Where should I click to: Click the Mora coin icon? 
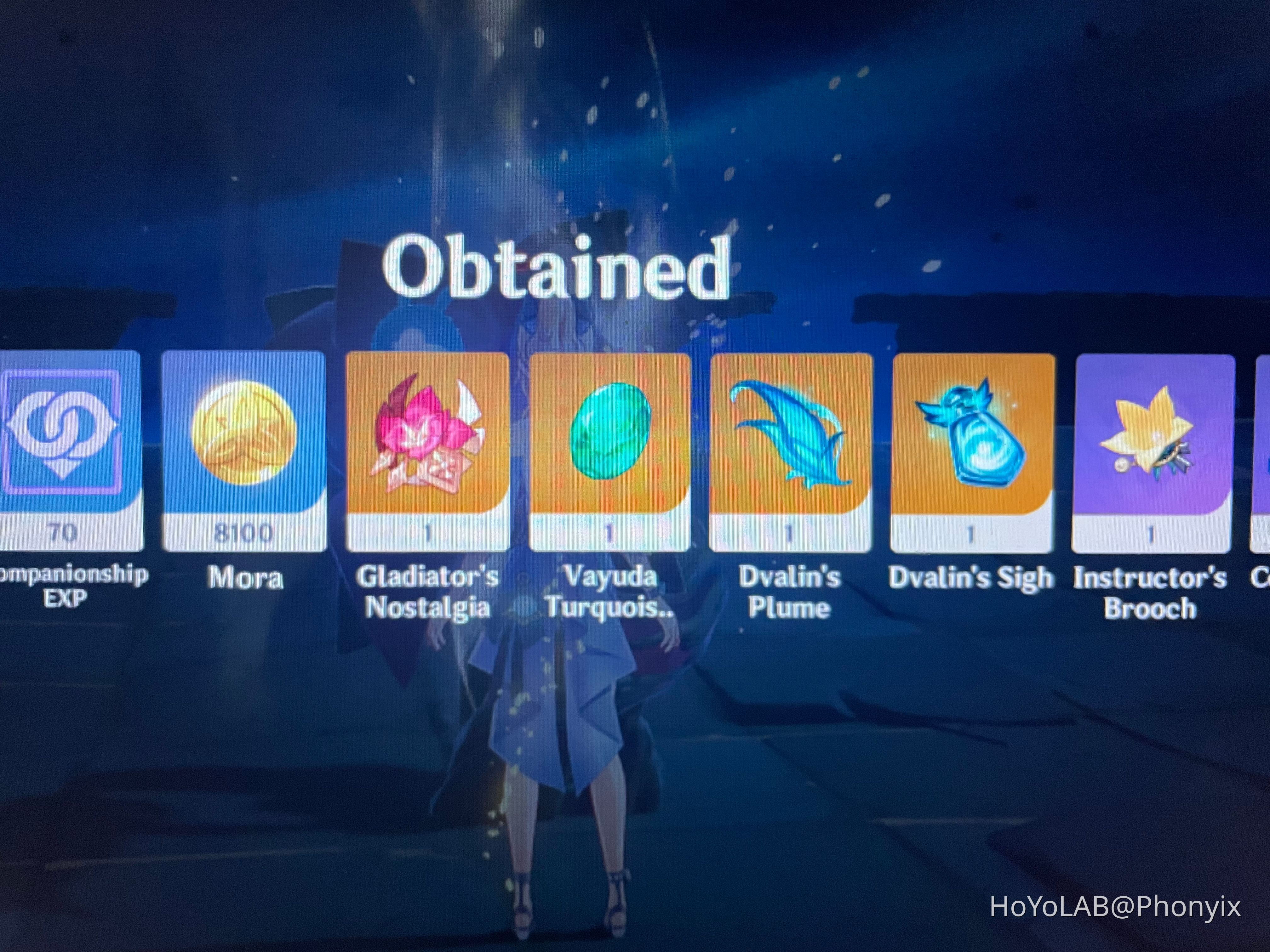[x=245, y=442]
